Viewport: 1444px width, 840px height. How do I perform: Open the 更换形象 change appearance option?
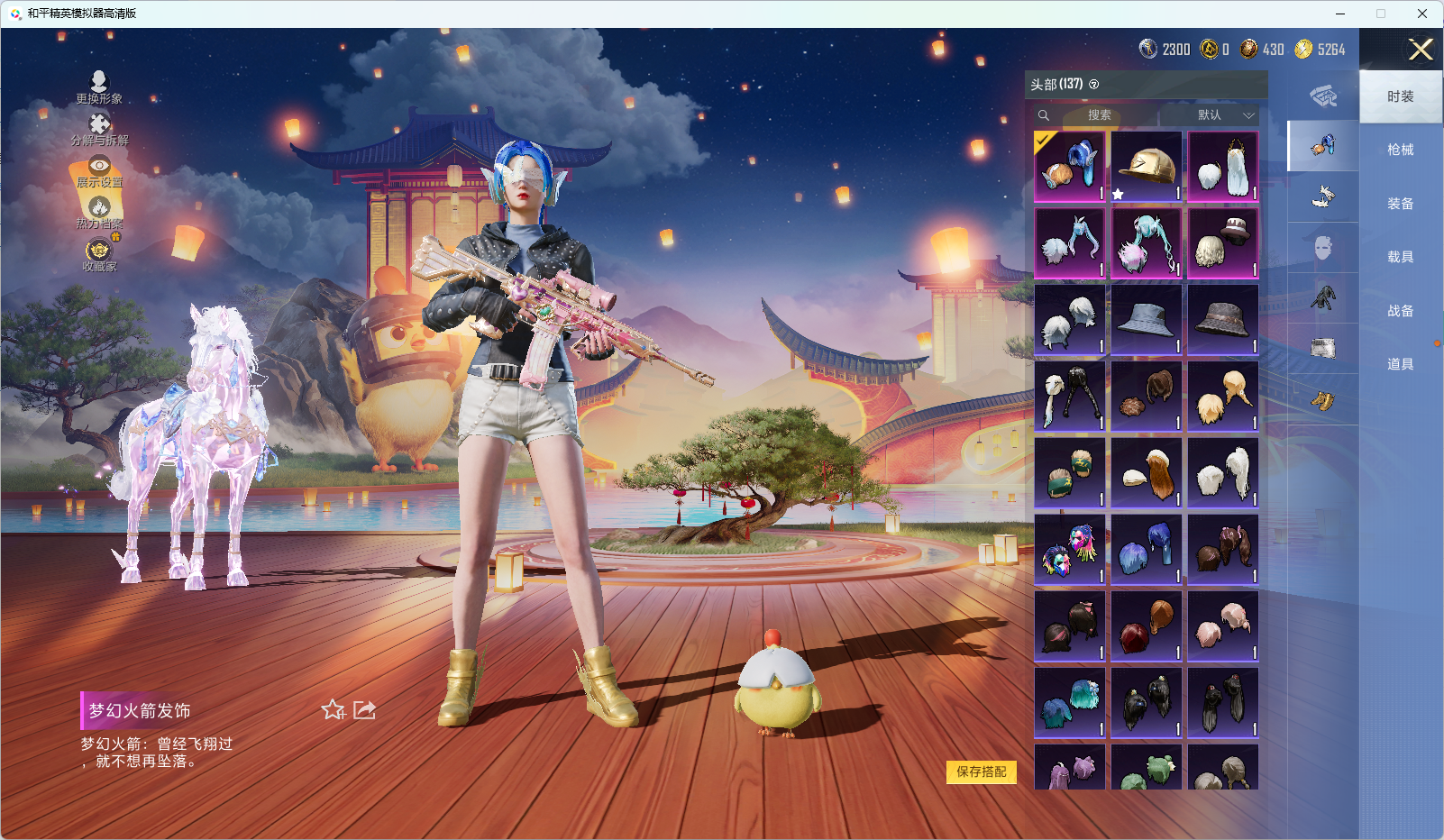click(x=99, y=87)
